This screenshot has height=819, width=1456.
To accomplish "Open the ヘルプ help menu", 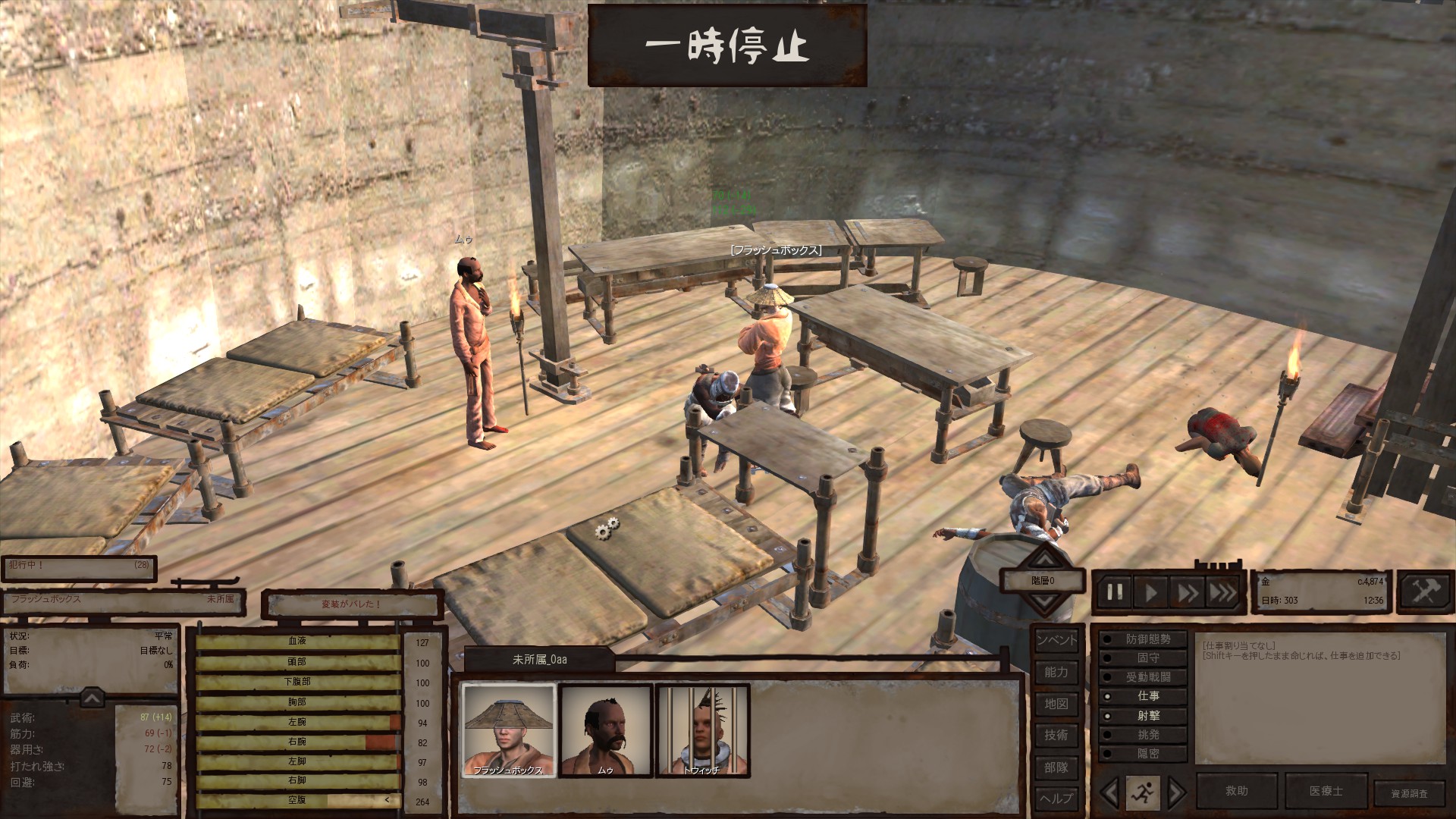I will [1056, 798].
